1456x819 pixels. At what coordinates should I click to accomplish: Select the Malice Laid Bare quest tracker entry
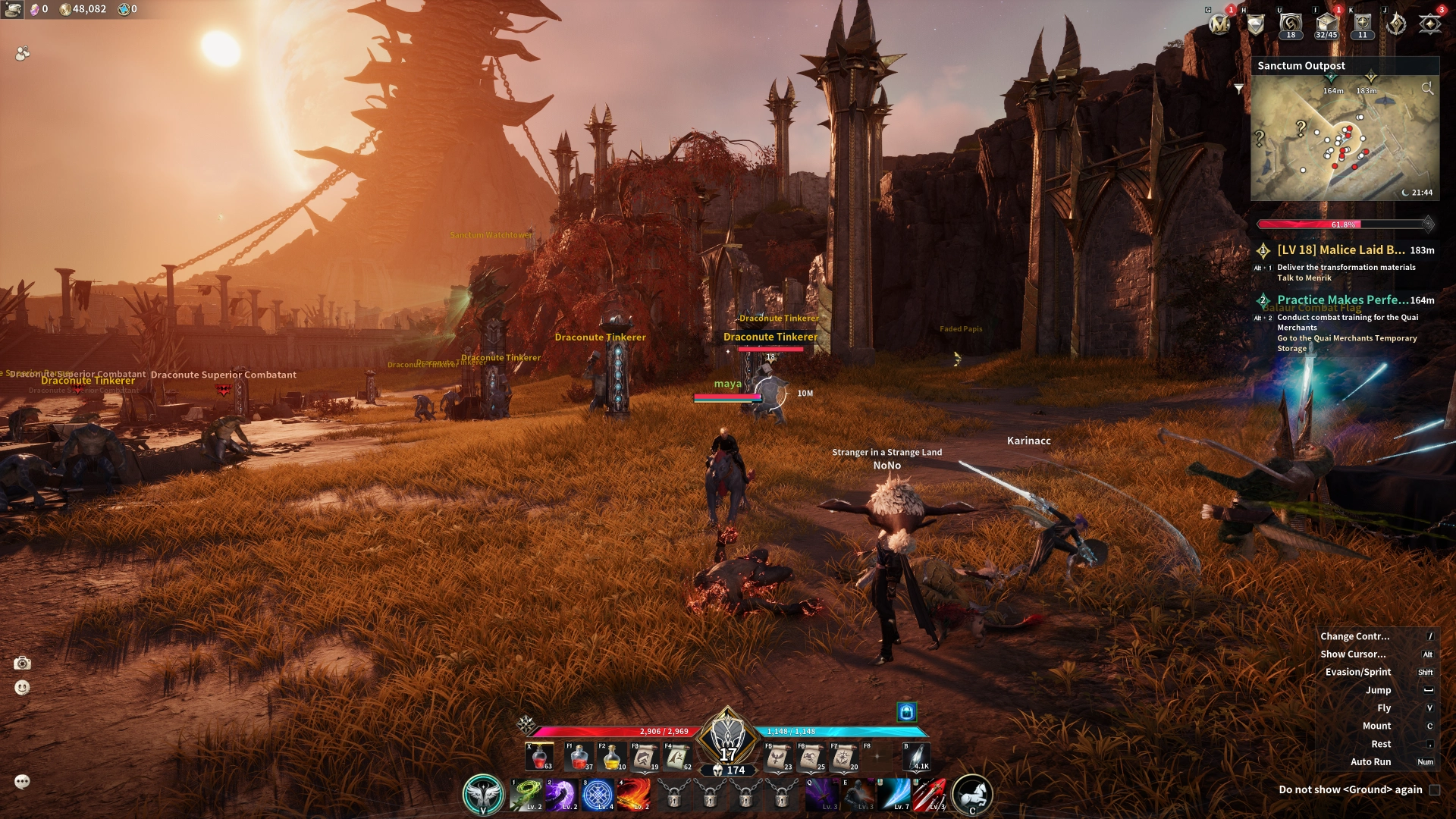(x=1341, y=250)
